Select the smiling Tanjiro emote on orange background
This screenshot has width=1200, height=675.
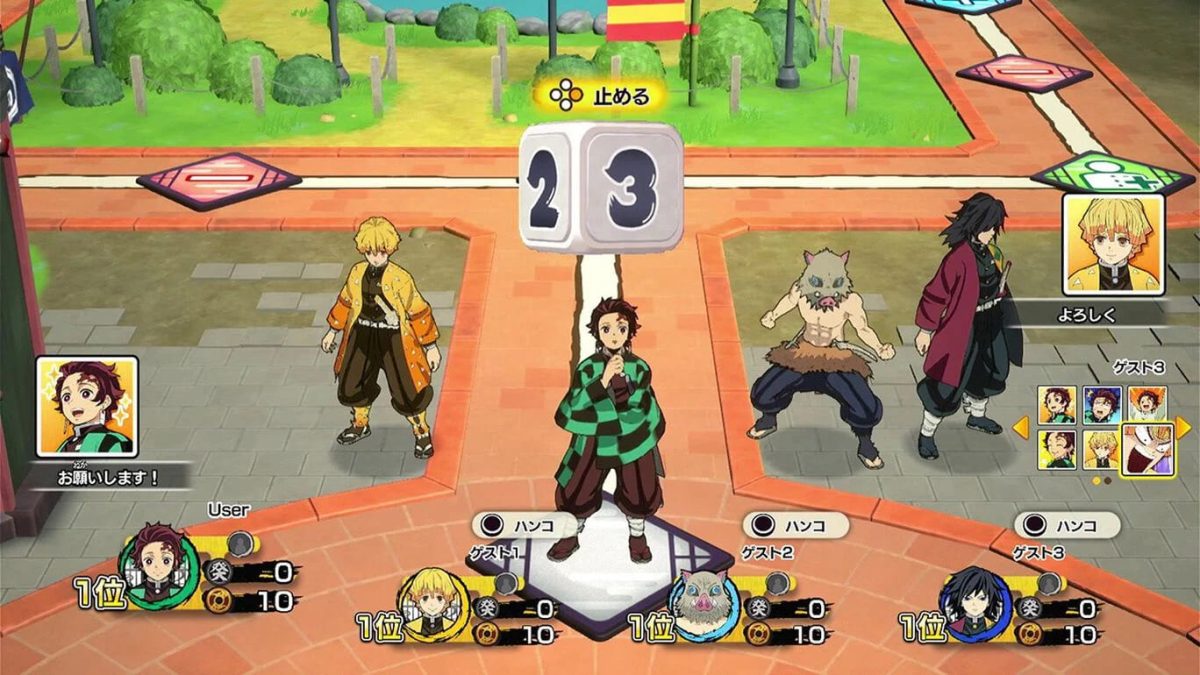[1057, 405]
